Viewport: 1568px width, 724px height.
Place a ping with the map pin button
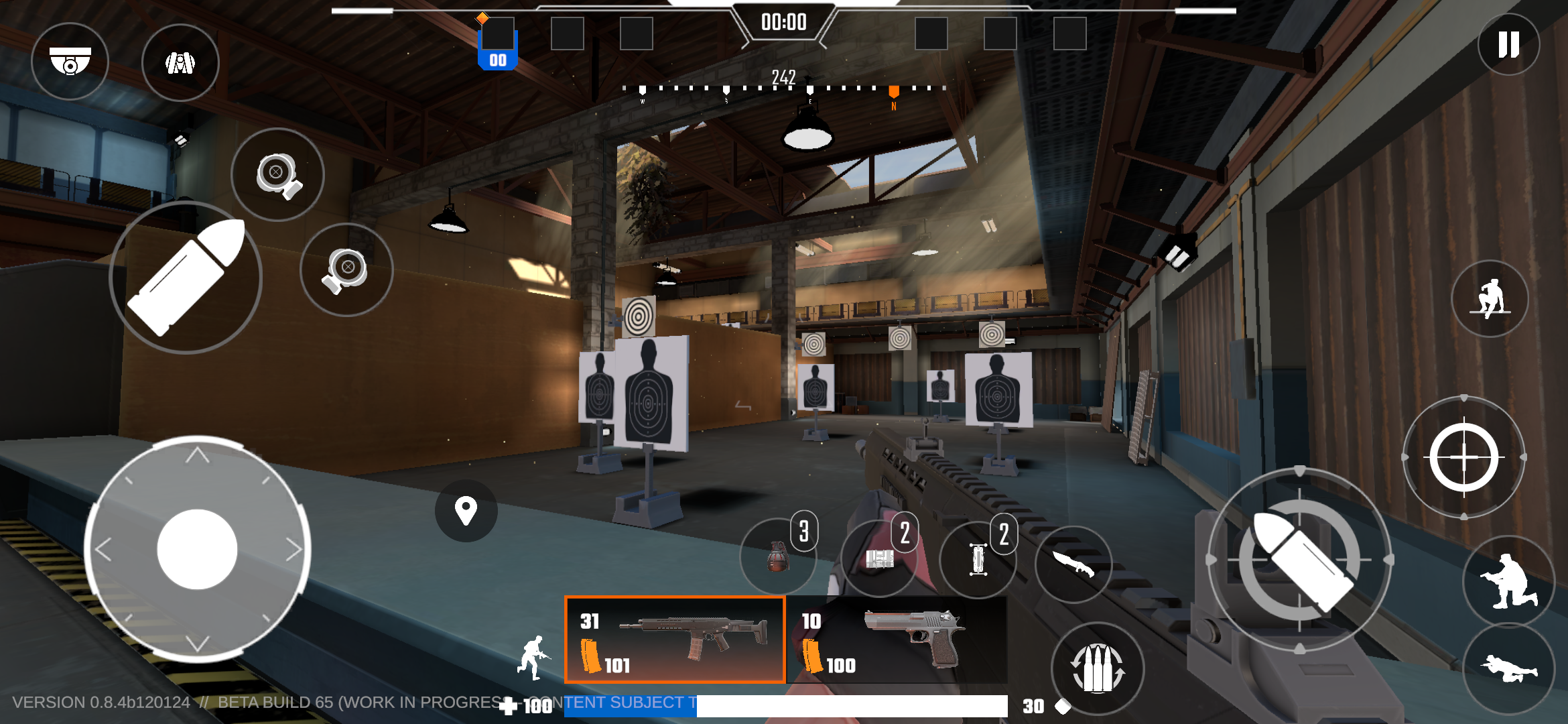click(466, 511)
